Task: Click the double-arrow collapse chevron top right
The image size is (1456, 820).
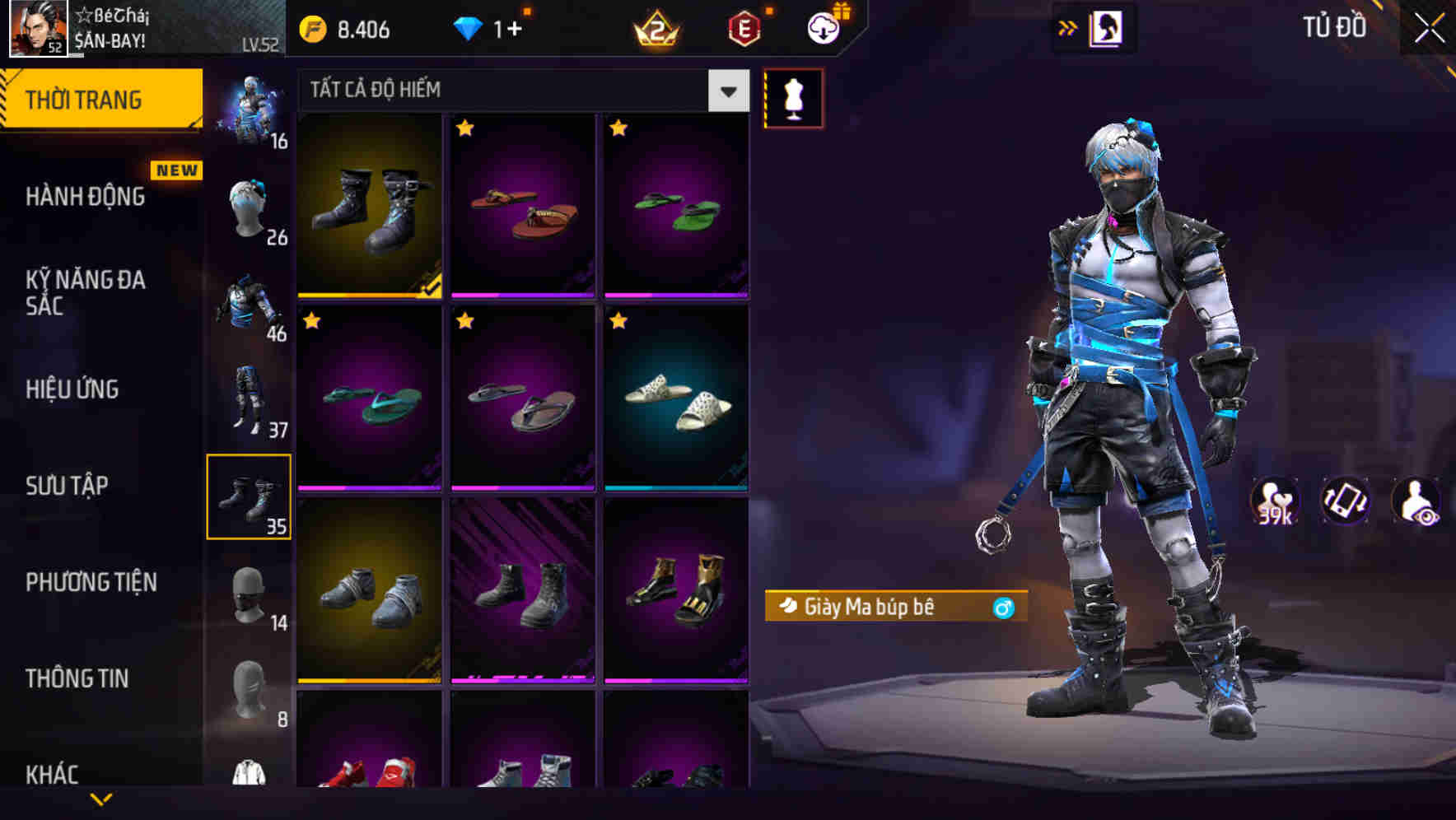Action: [x=1068, y=27]
